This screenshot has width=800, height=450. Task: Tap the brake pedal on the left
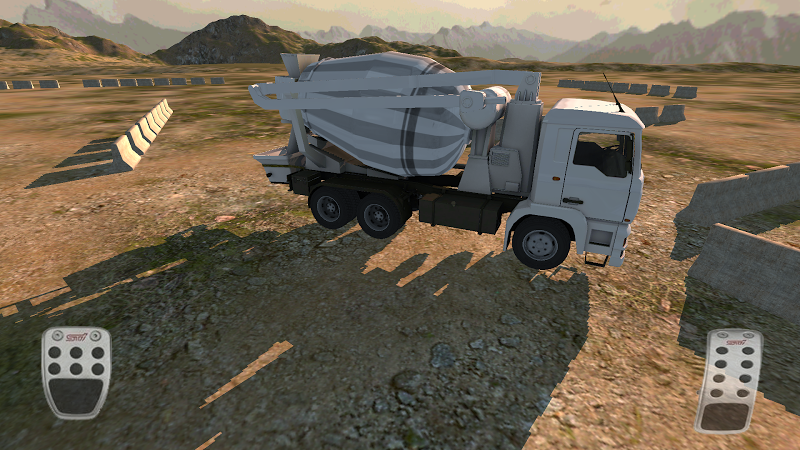pyautogui.click(x=76, y=372)
